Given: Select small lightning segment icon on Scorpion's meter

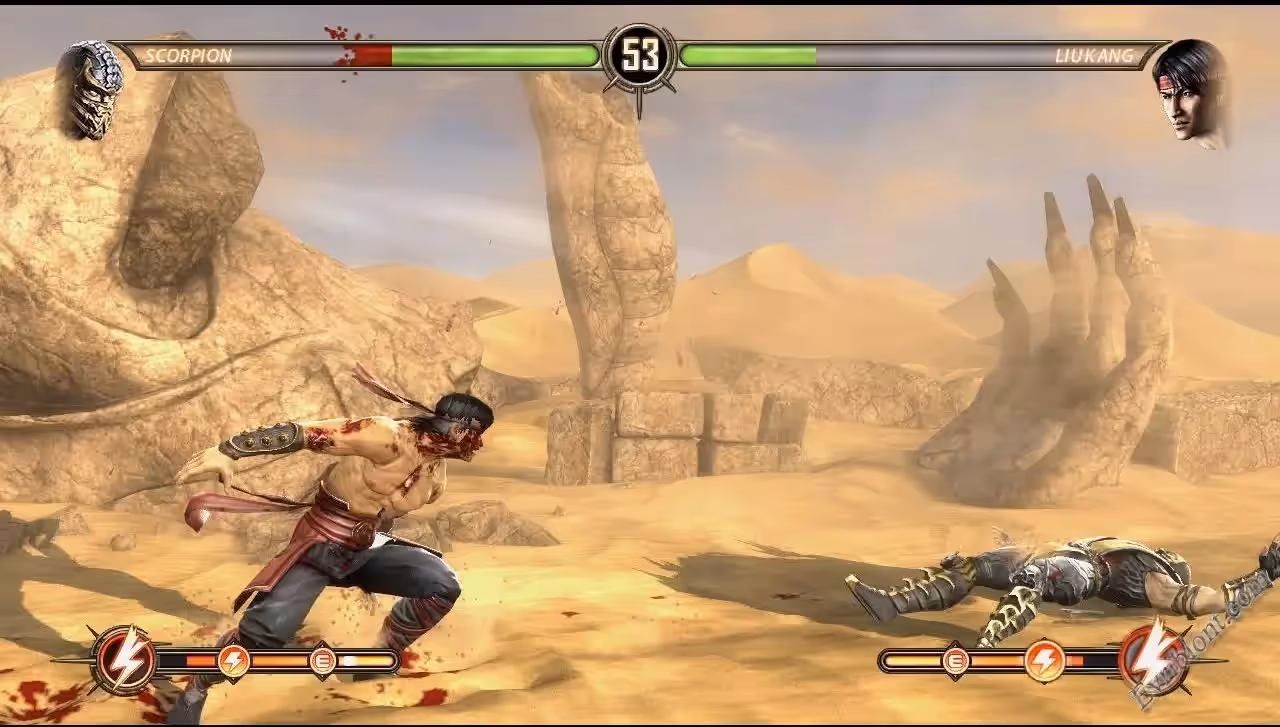Looking at the screenshot, I should coord(234,660).
